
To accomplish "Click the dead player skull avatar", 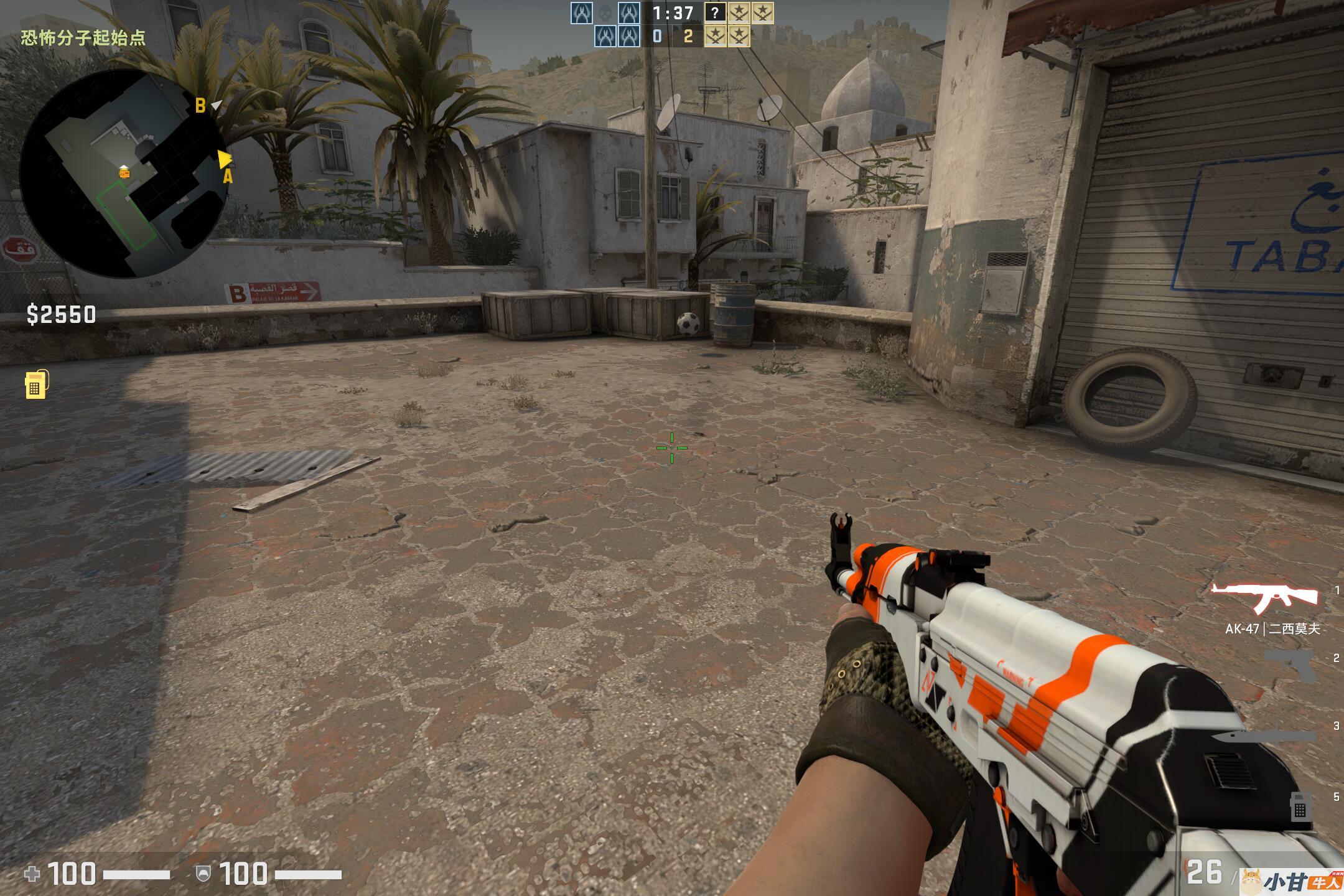I will [604, 12].
